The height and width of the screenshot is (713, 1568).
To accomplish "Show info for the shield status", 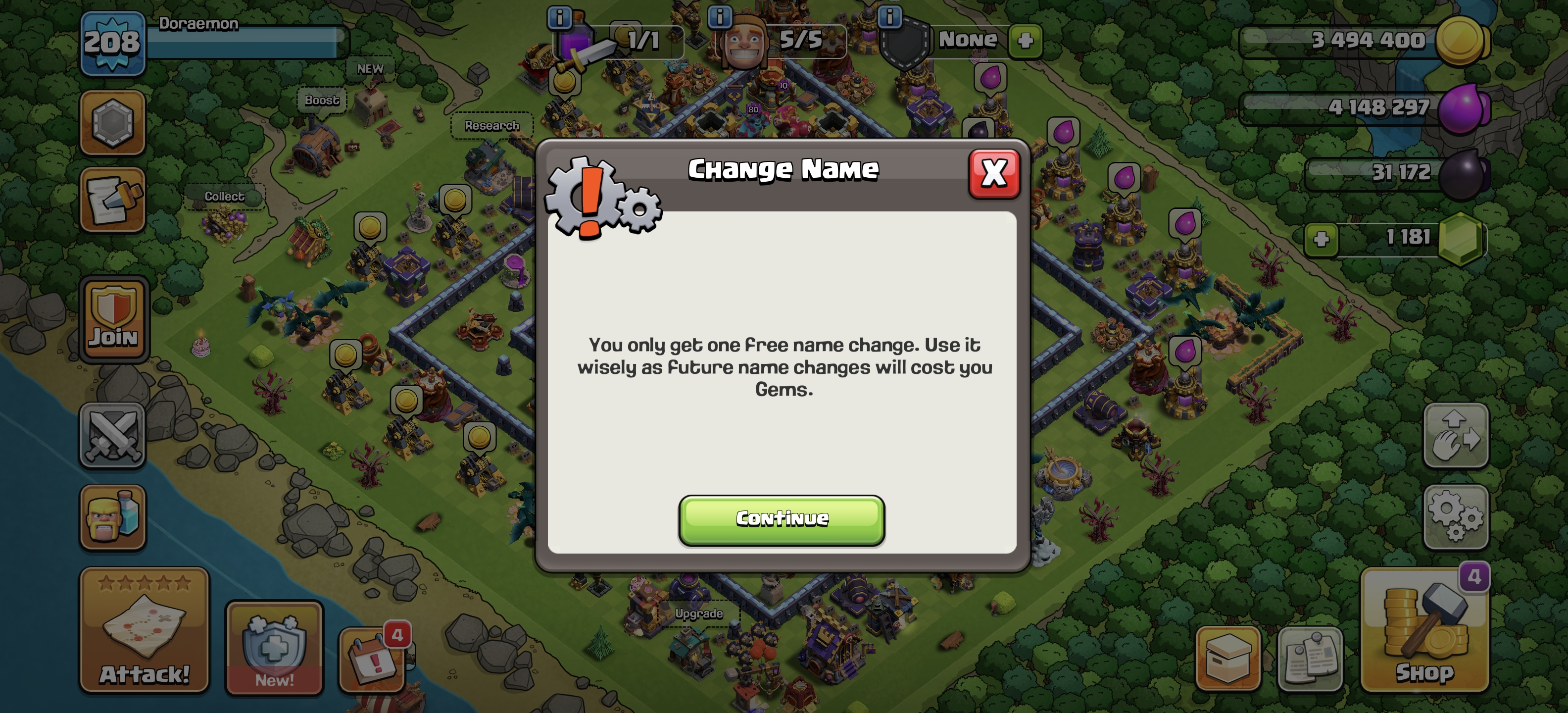I will pyautogui.click(x=889, y=16).
